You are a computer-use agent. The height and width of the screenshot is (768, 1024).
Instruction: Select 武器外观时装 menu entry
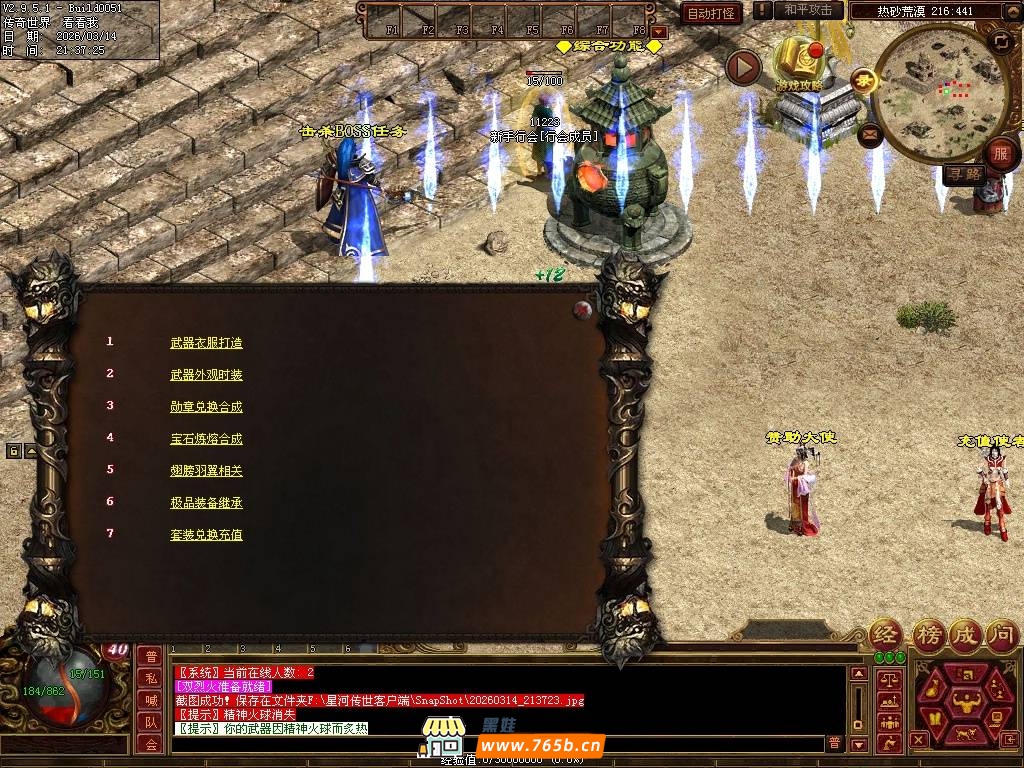(x=206, y=375)
